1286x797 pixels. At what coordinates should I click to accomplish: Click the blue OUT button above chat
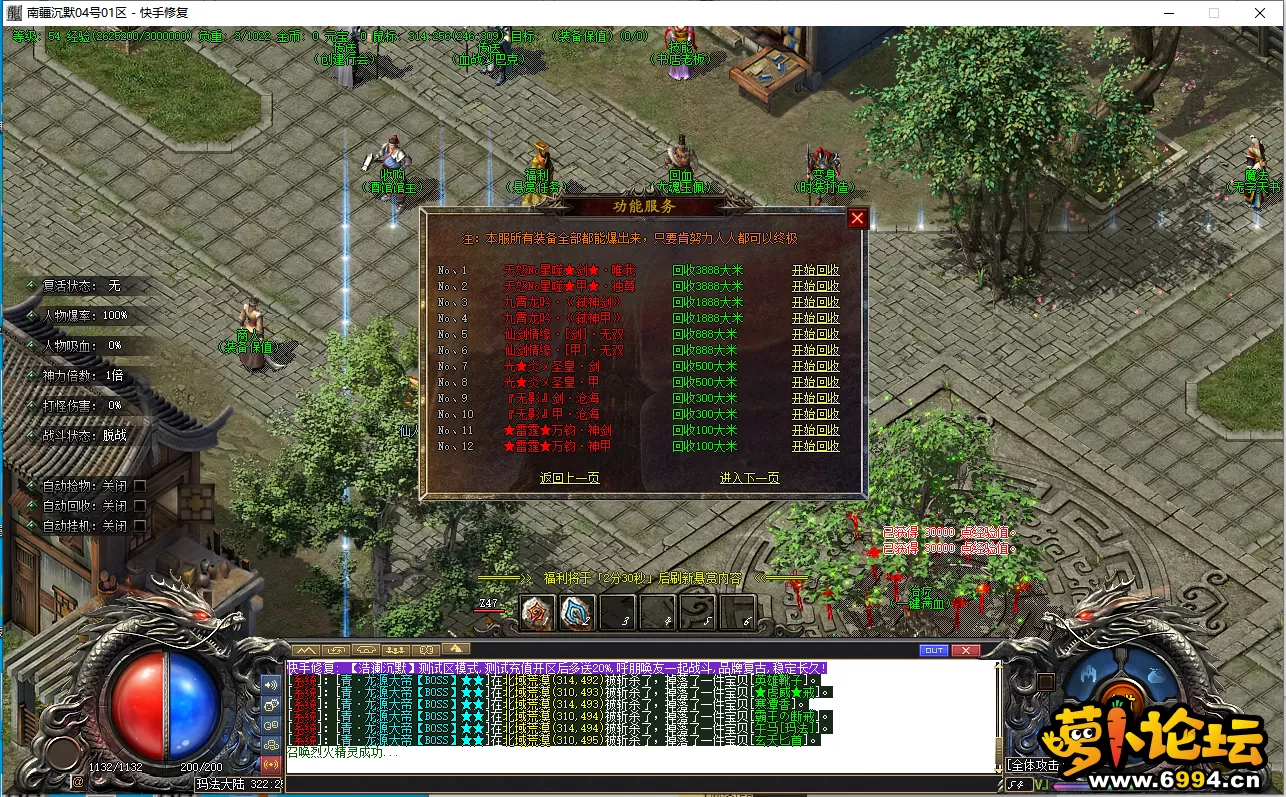pyautogui.click(x=933, y=650)
